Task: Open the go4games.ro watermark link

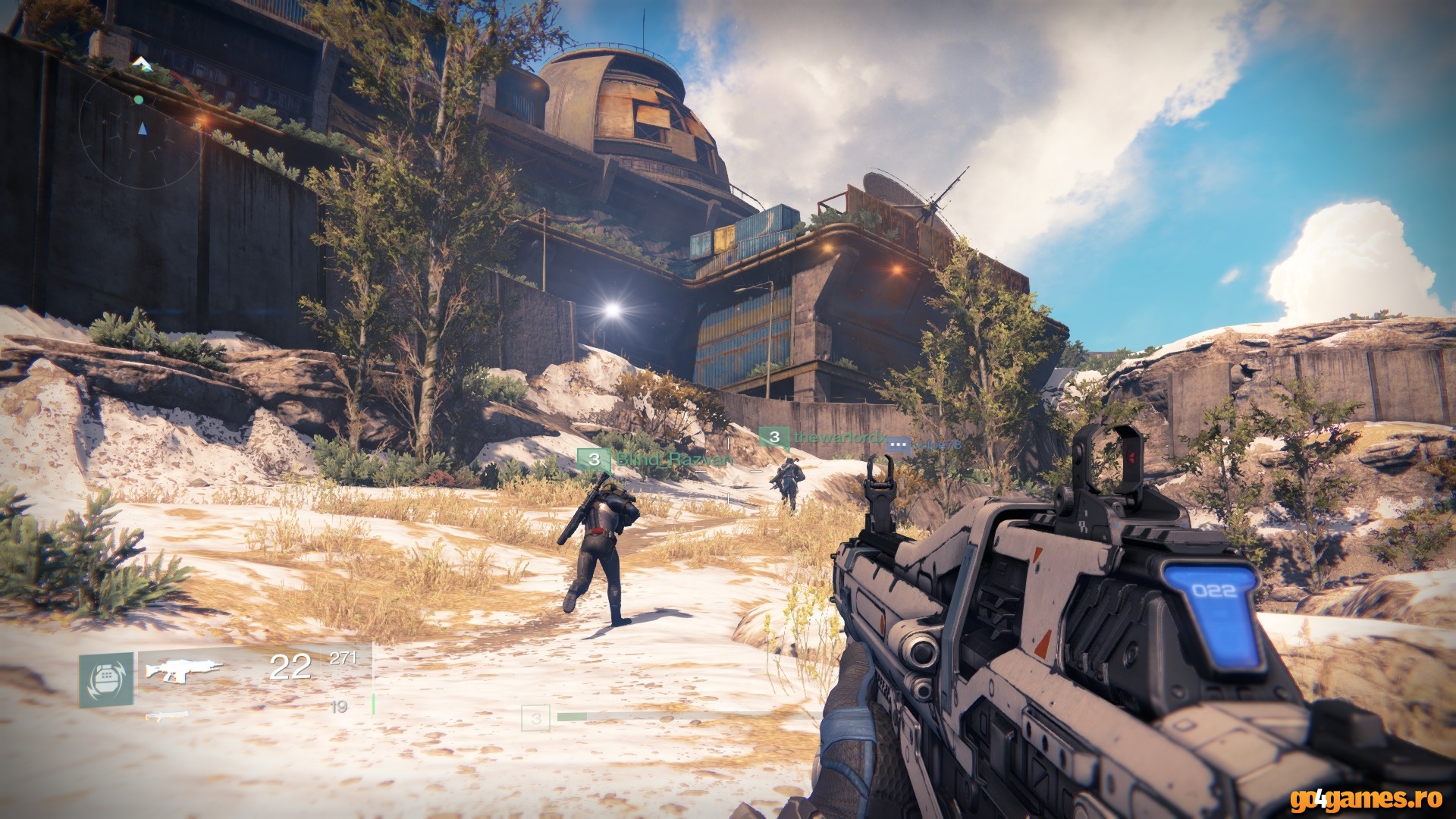Action: [x=1365, y=799]
